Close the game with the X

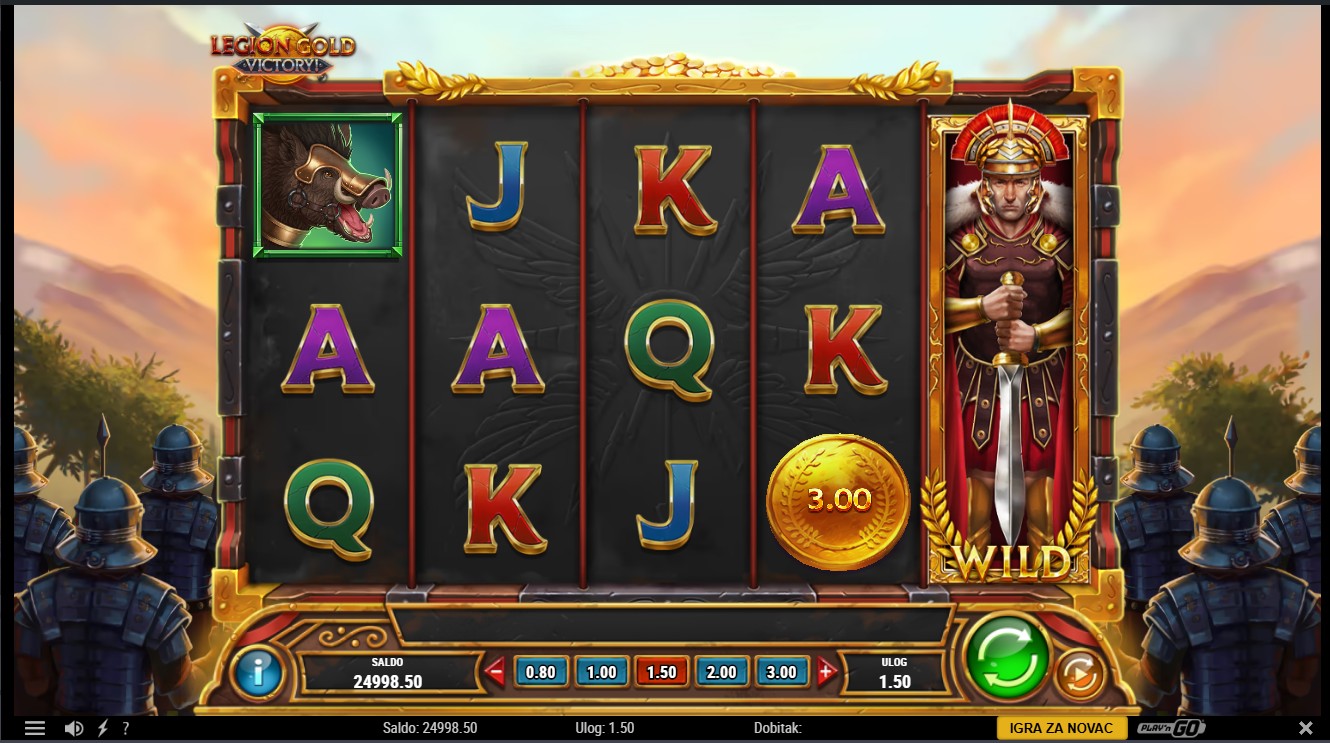(1305, 728)
